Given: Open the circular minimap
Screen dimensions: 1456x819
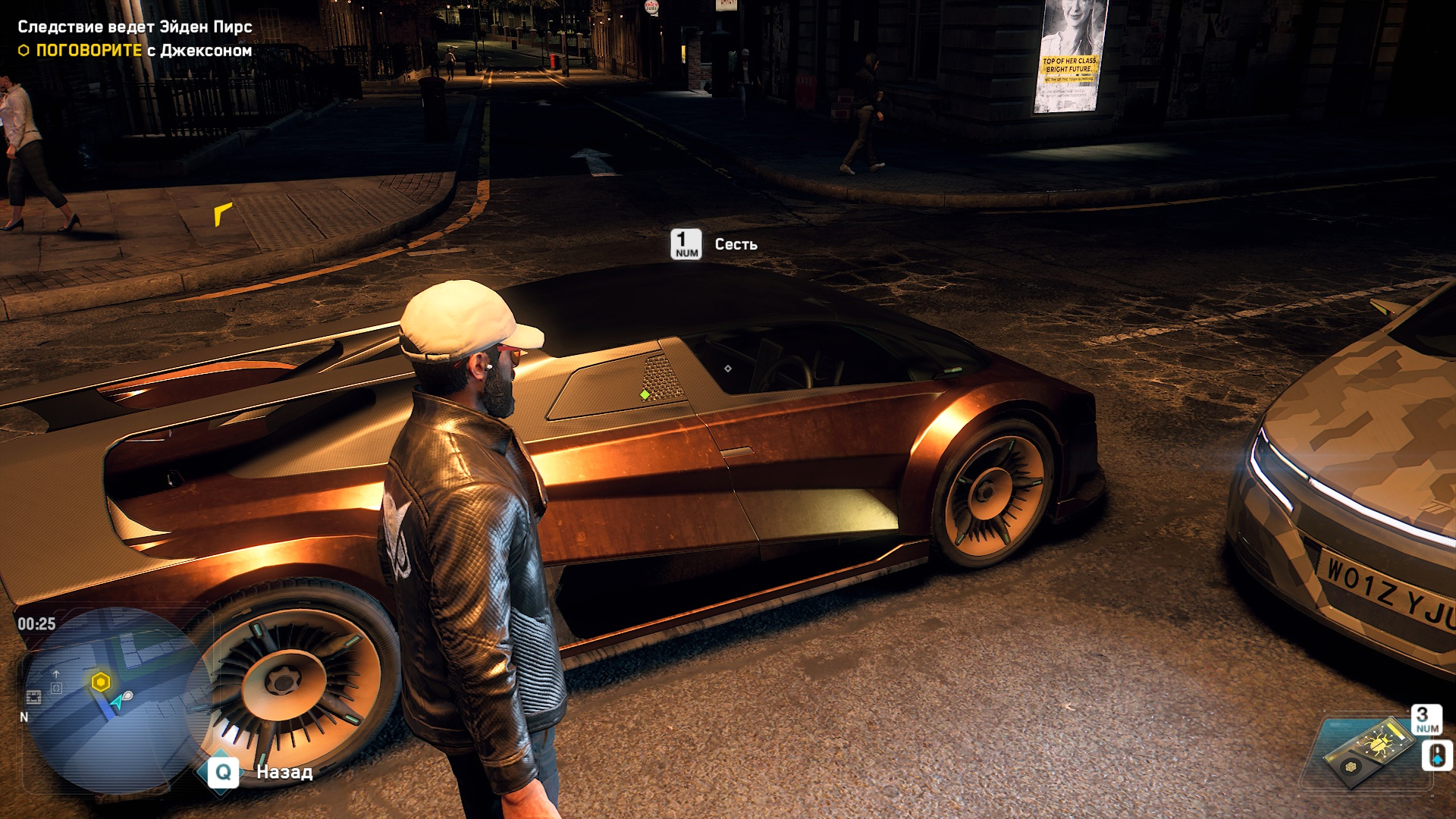Looking at the screenshot, I should (114, 701).
